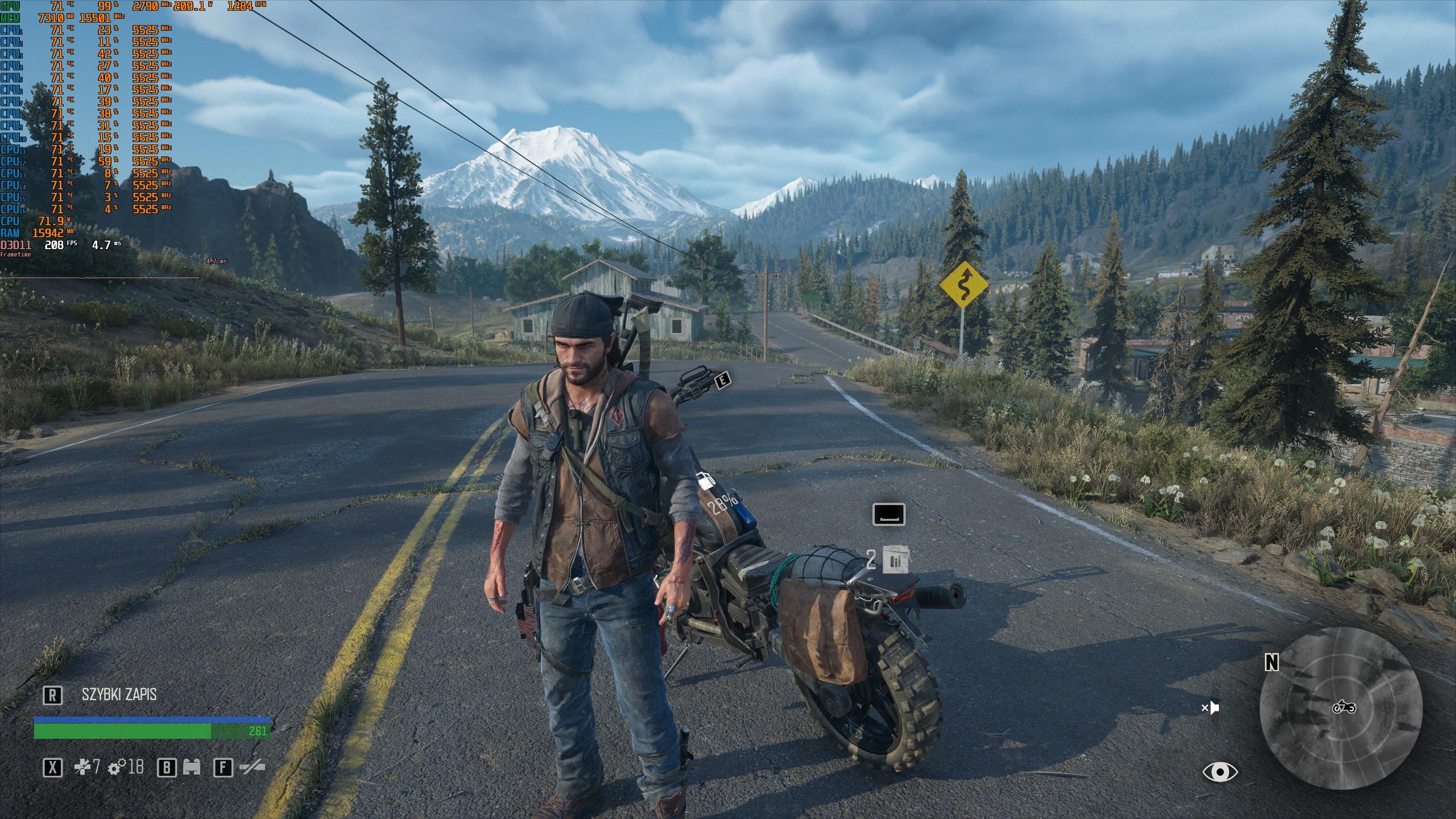Click the circular minimap
The image size is (1456, 819).
click(x=1341, y=708)
